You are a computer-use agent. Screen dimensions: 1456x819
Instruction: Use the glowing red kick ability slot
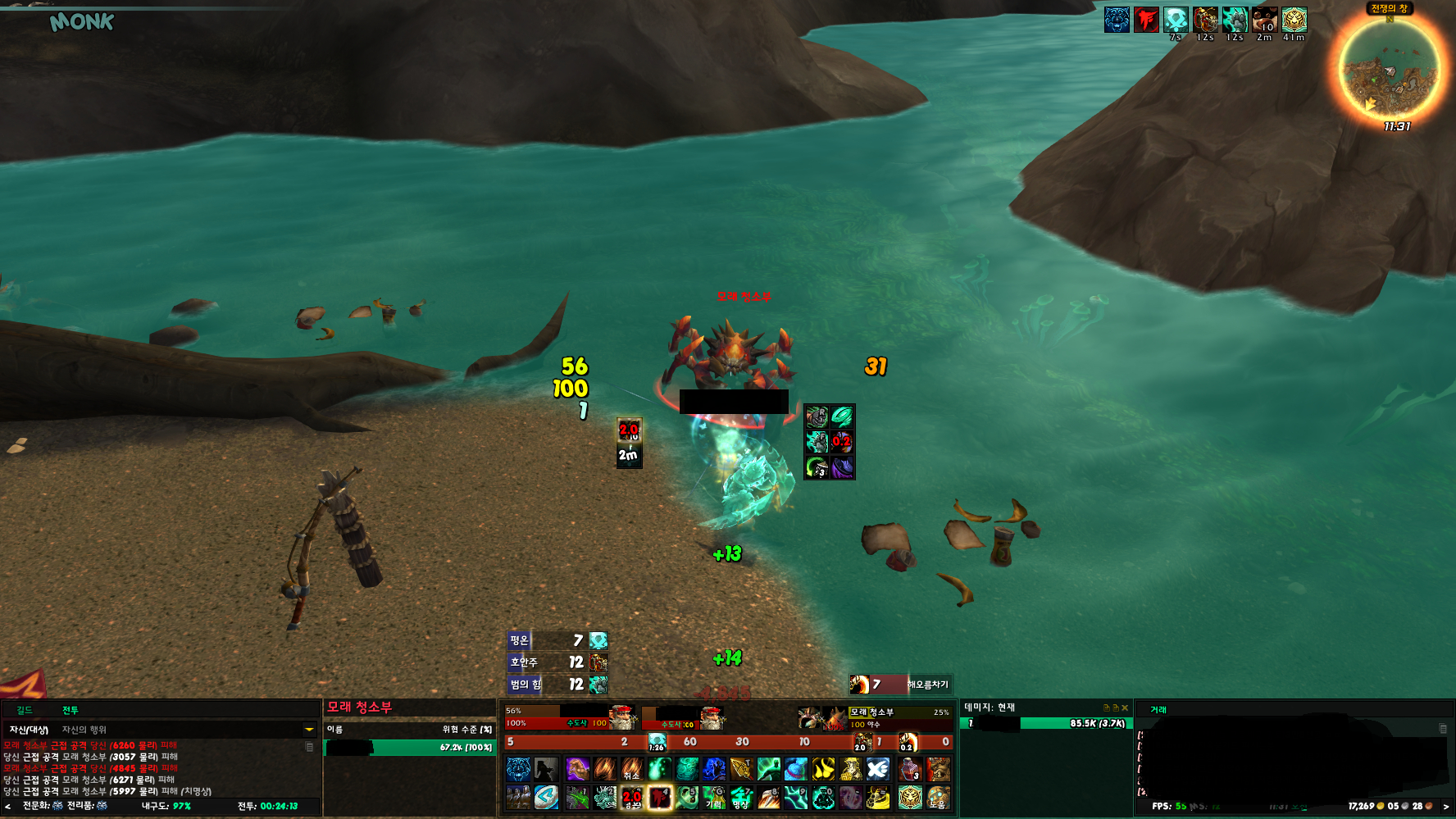[x=660, y=797]
